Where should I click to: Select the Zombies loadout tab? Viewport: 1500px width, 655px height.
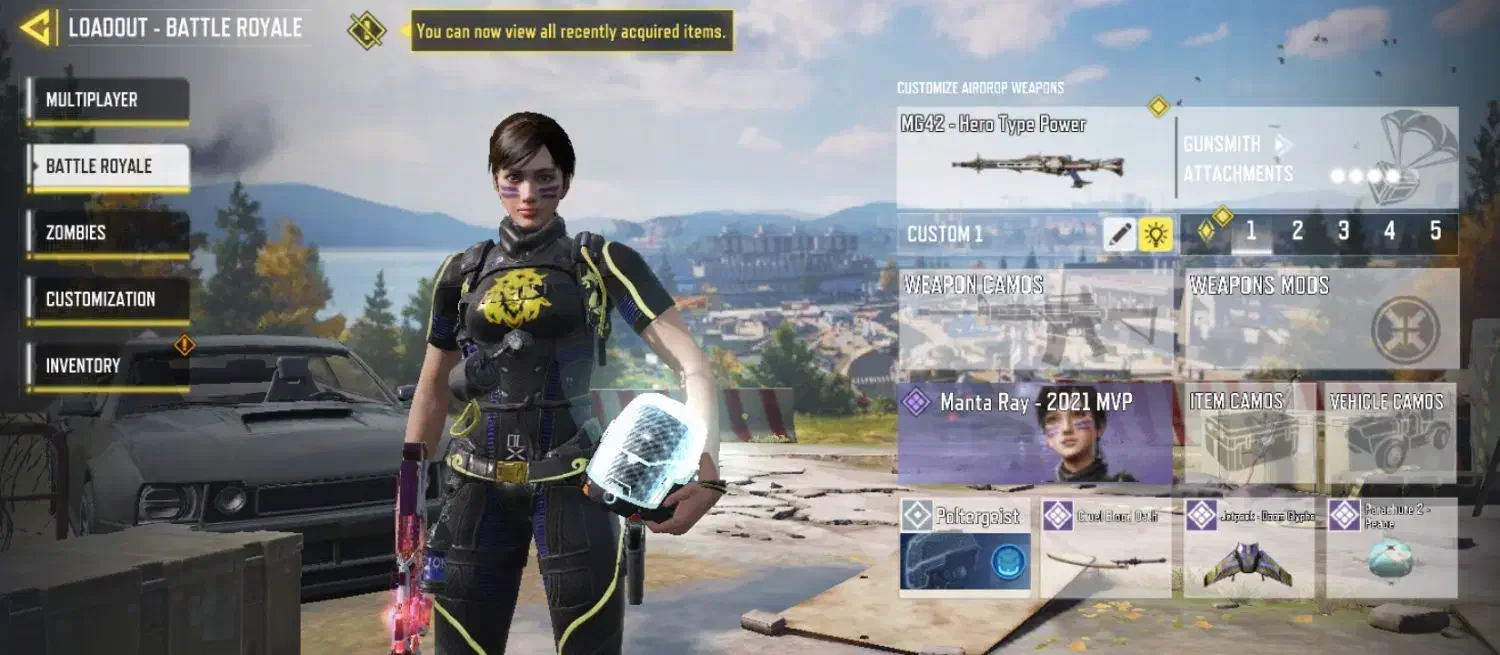coord(108,233)
